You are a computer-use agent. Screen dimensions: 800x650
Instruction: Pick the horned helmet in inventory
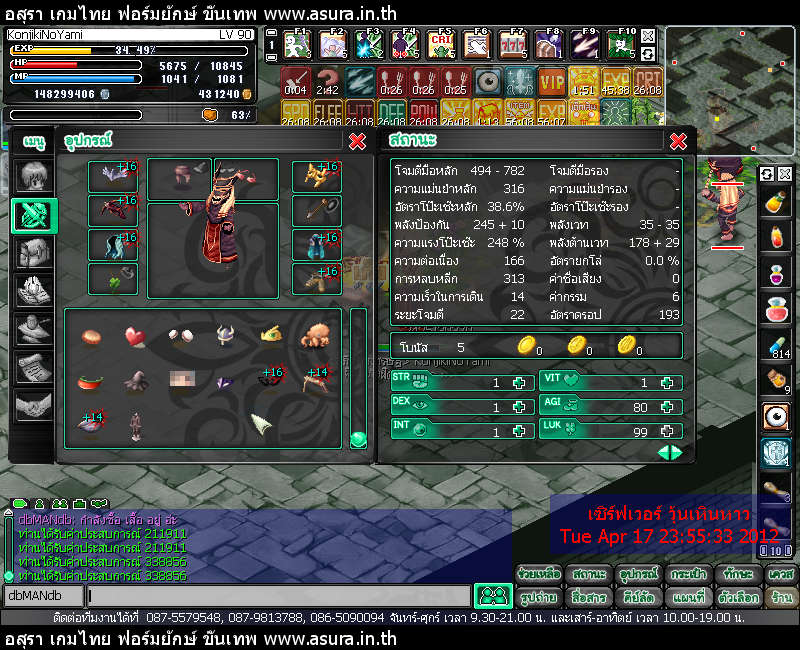pos(225,335)
